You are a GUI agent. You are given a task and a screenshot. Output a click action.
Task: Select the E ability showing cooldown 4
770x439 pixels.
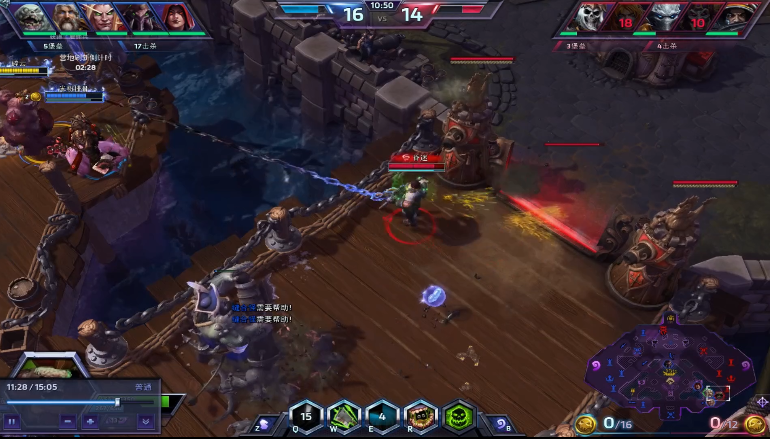(382, 416)
